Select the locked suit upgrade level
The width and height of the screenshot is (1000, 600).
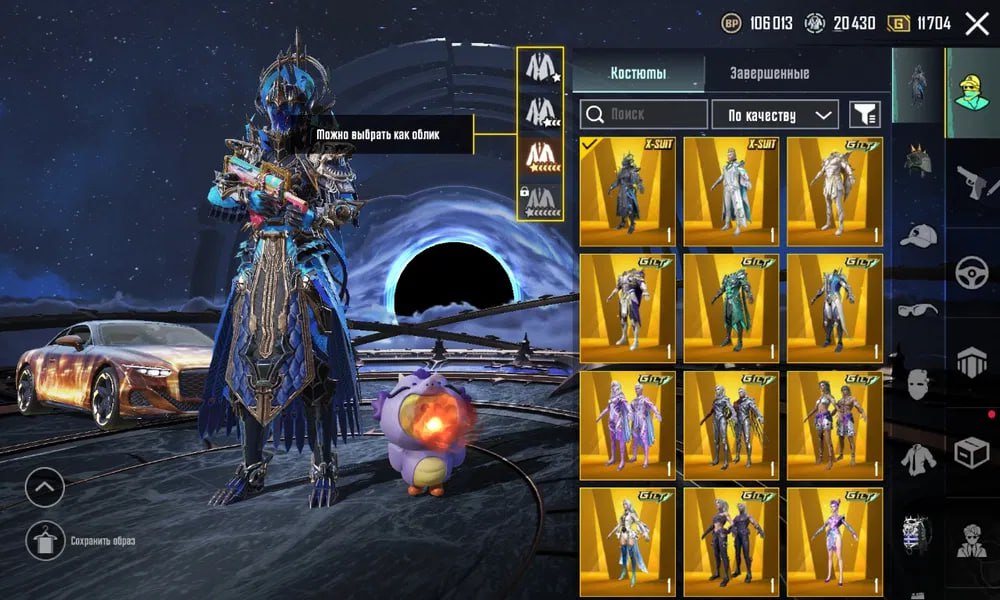[540, 198]
